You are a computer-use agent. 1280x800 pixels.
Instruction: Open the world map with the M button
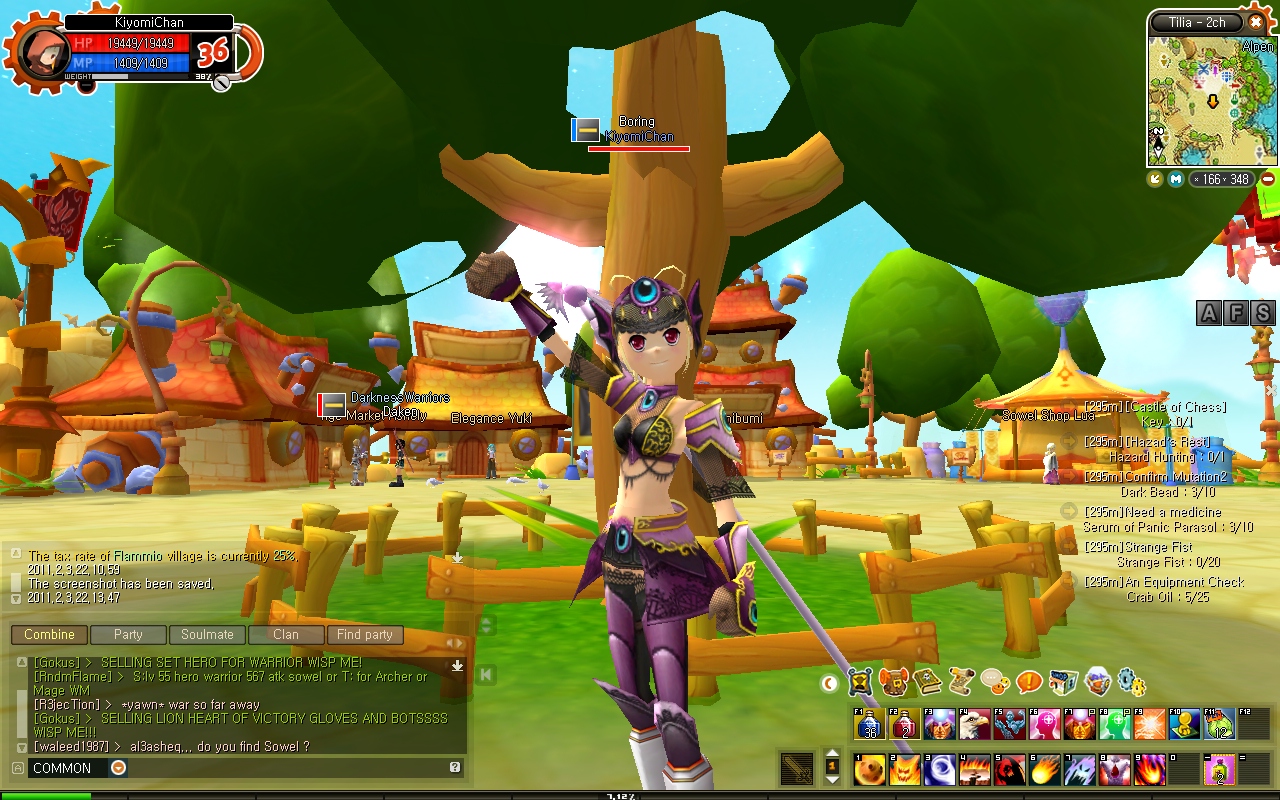(1176, 179)
